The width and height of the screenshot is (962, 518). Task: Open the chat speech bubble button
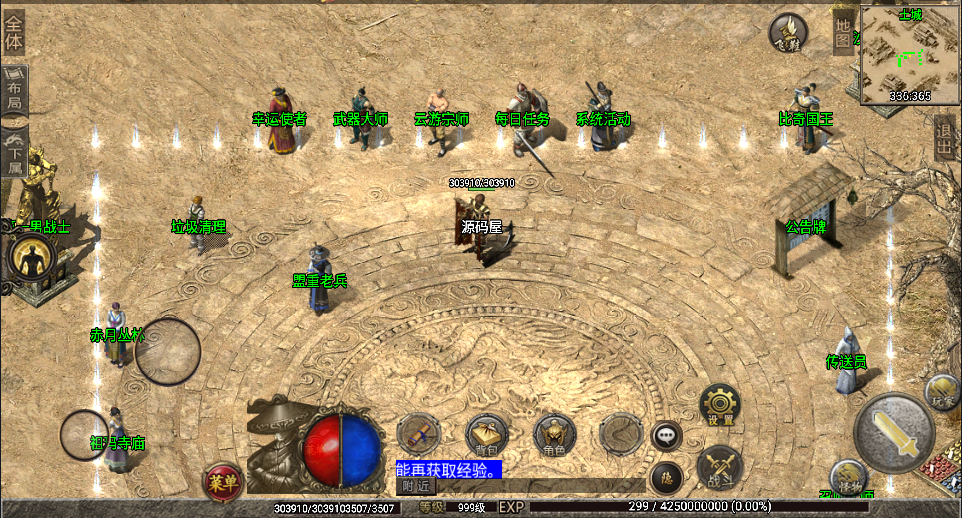tap(666, 435)
